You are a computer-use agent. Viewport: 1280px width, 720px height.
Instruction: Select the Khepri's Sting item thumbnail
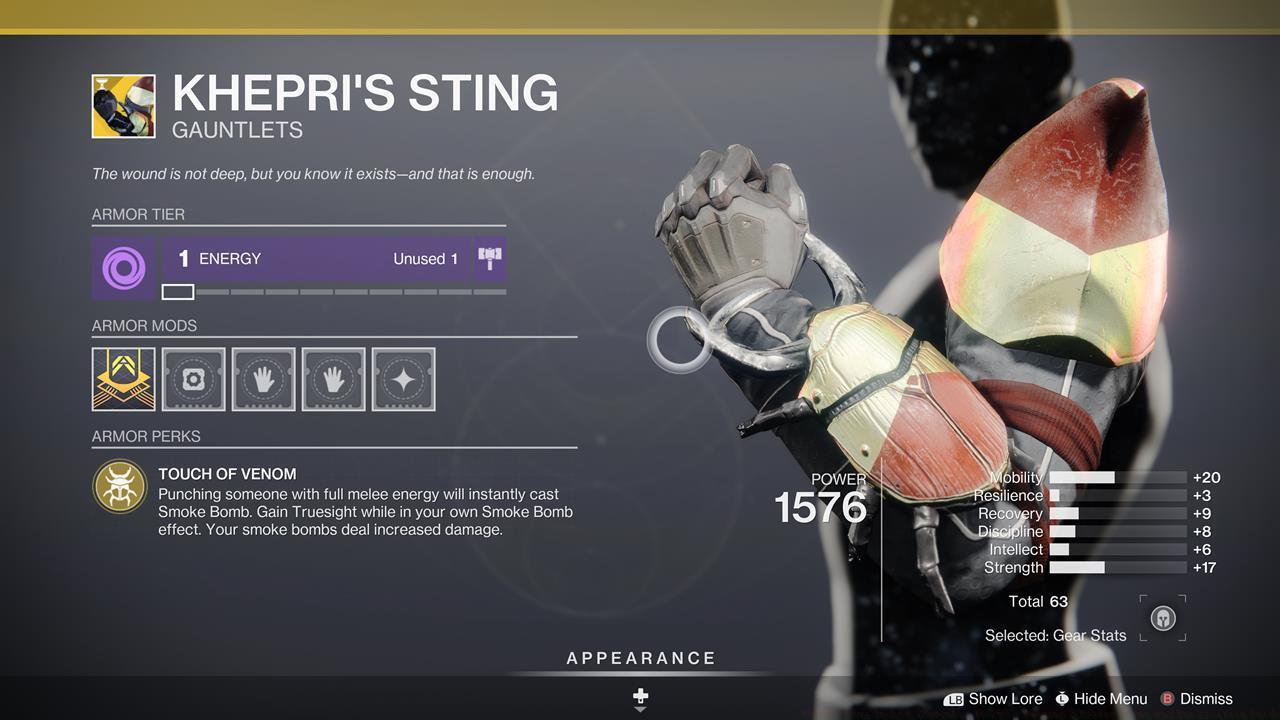124,105
